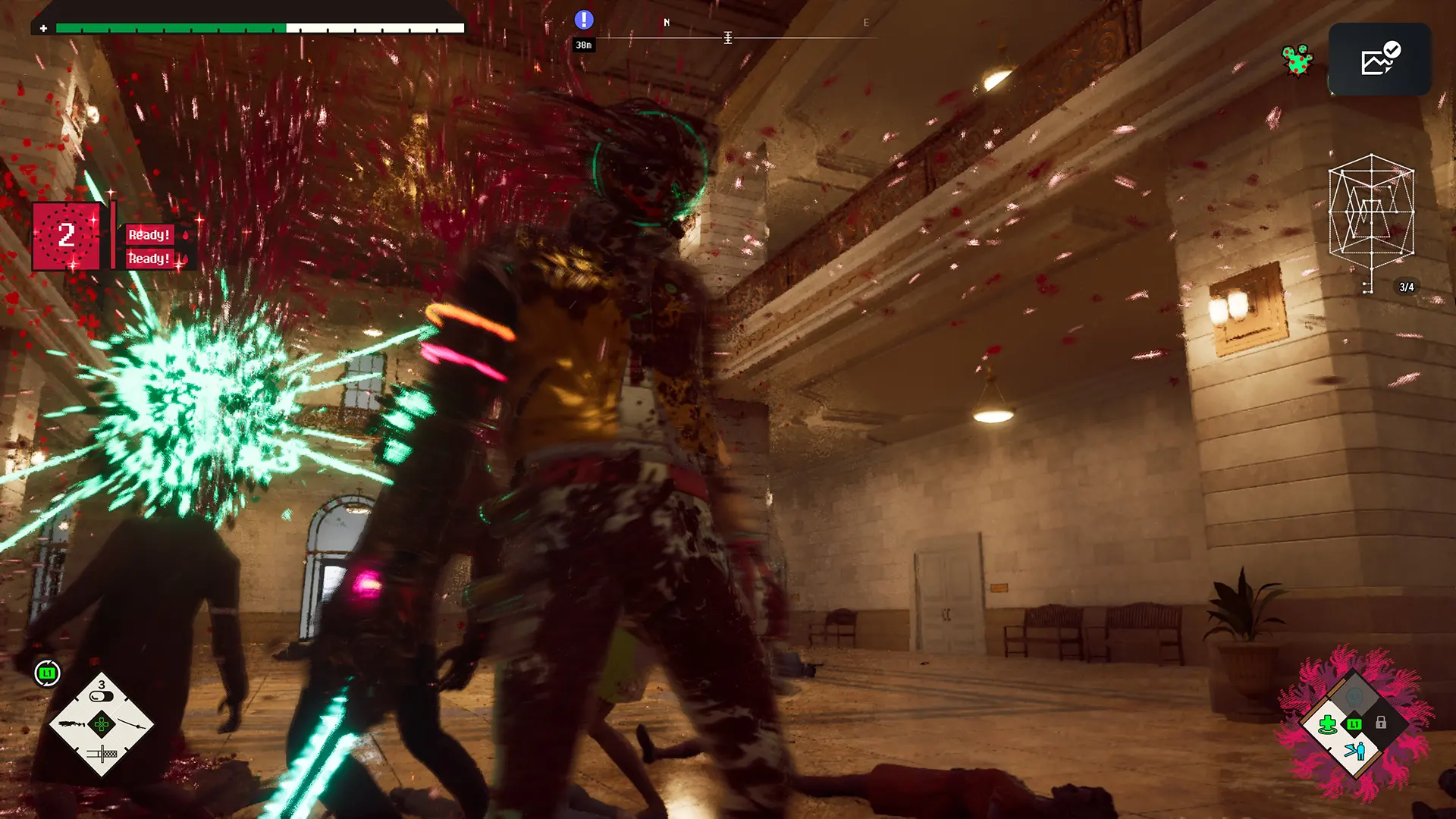1456x819 pixels.
Task: Click the red blood counter box showing 2
Action: click(x=66, y=236)
